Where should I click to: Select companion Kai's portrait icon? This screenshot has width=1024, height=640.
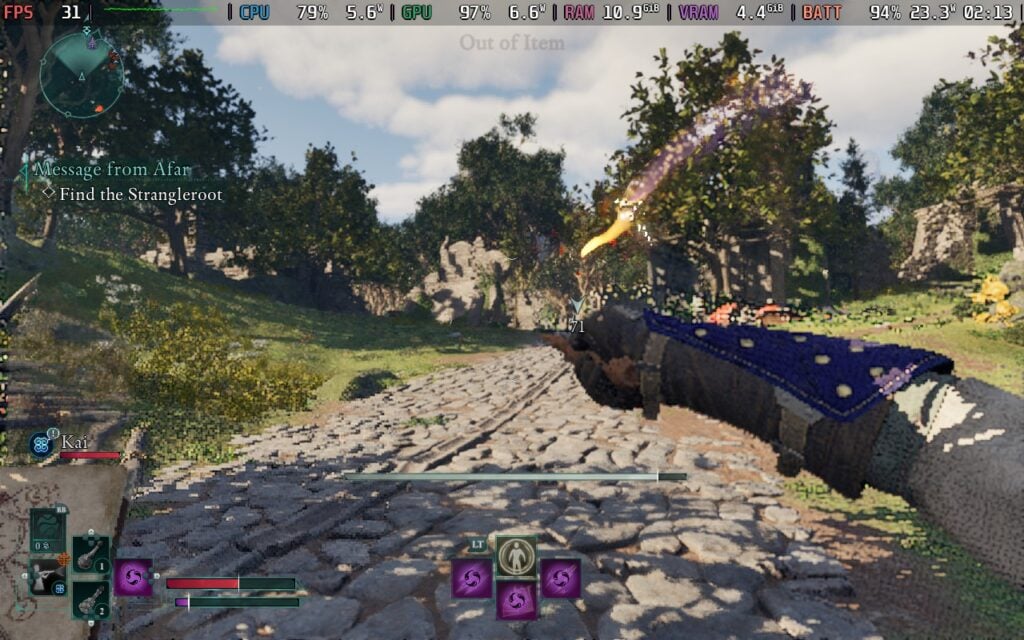[43, 444]
